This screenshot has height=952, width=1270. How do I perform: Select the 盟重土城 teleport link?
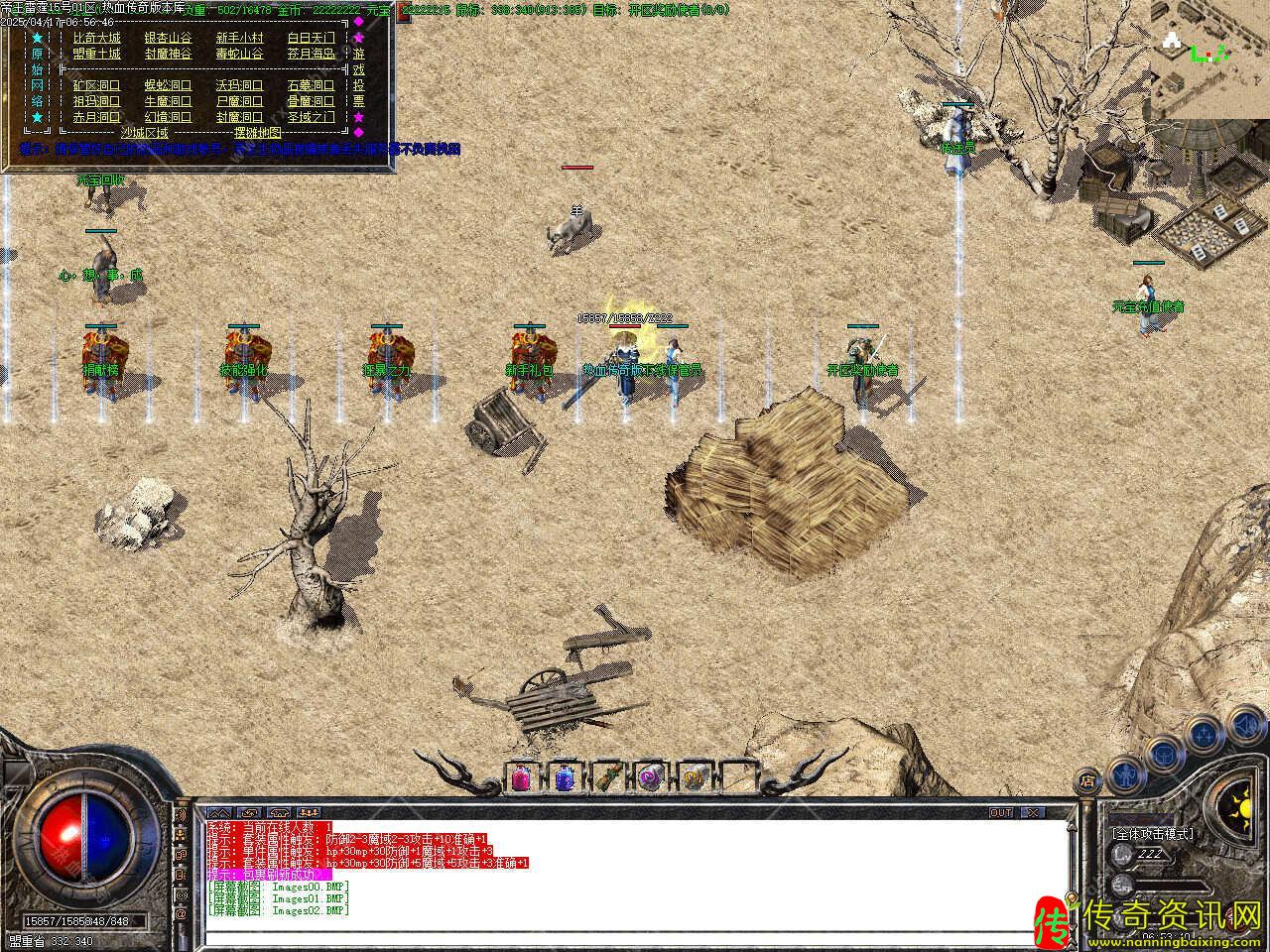coord(96,54)
